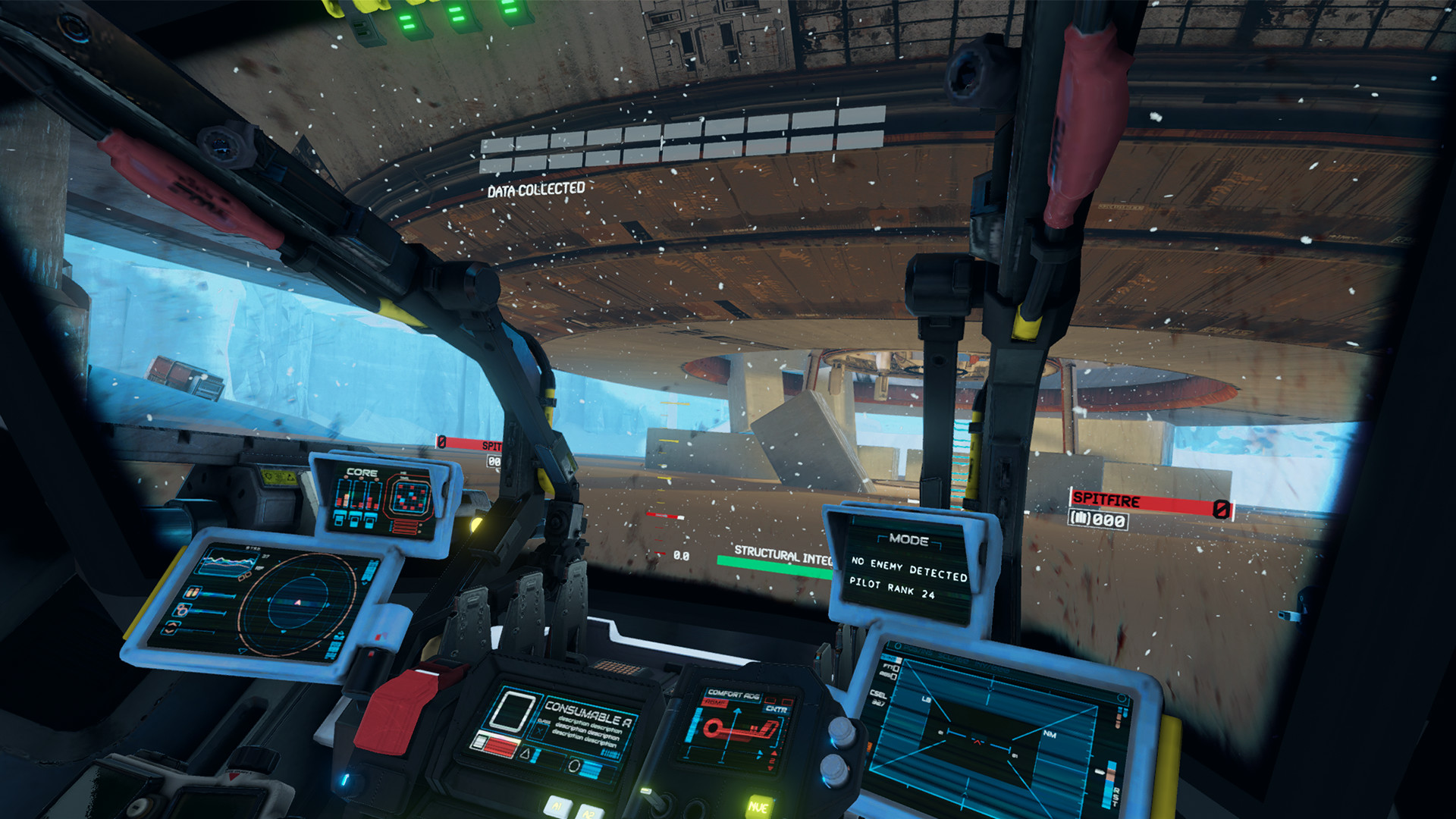
Task: Adjust the top slider on the radar panel
Action: pos(218,595)
